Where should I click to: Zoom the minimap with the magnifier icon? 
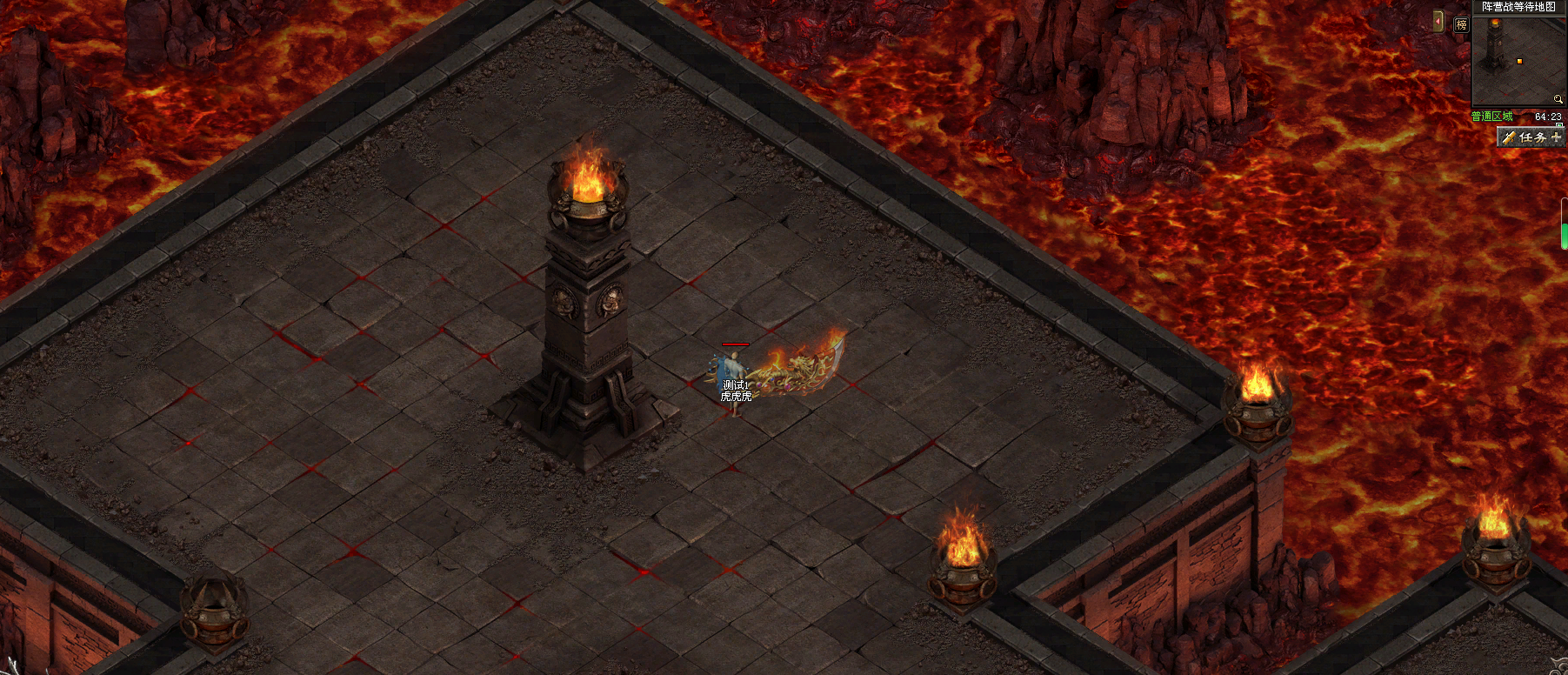(x=1558, y=99)
